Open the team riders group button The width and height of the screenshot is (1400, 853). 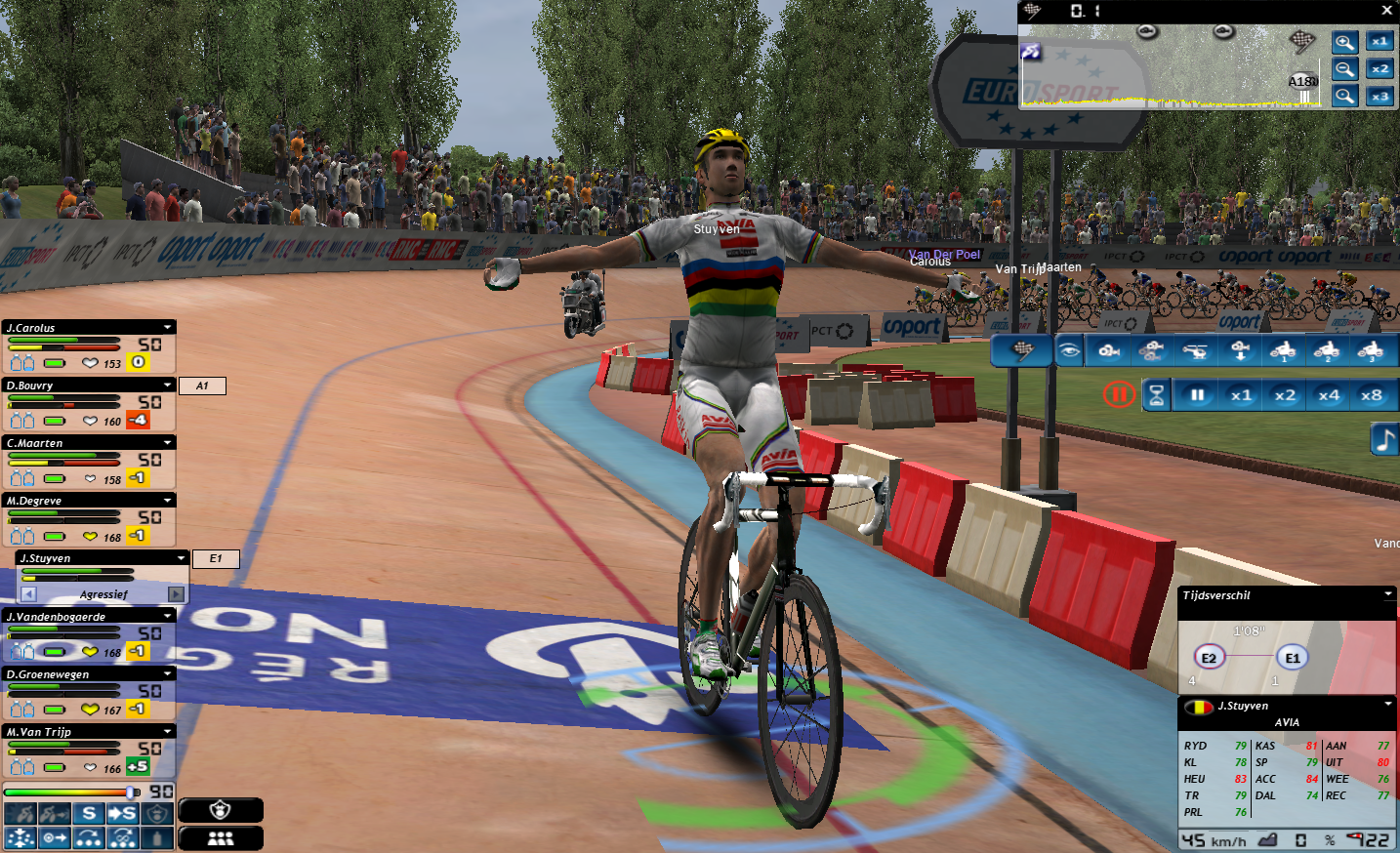click(x=221, y=838)
